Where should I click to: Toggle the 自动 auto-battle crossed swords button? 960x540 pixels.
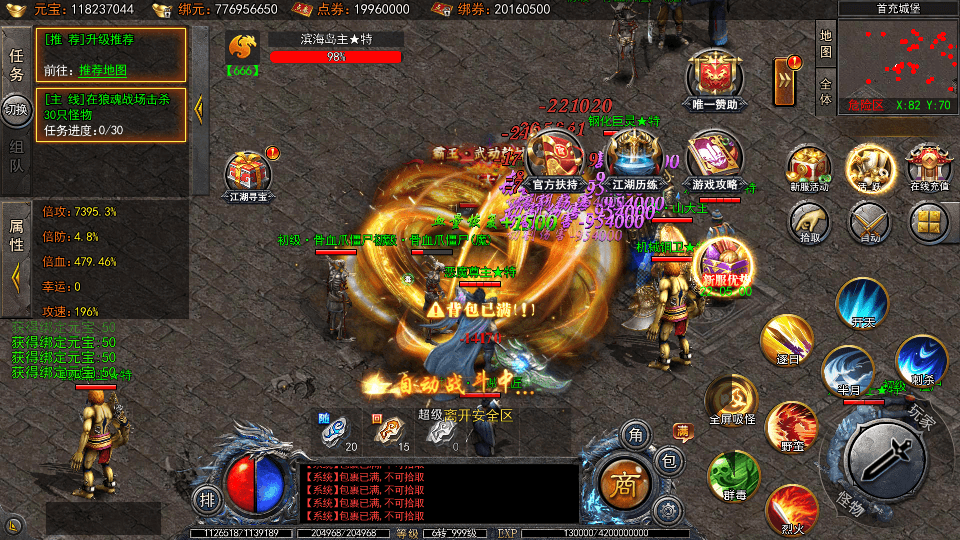click(869, 221)
